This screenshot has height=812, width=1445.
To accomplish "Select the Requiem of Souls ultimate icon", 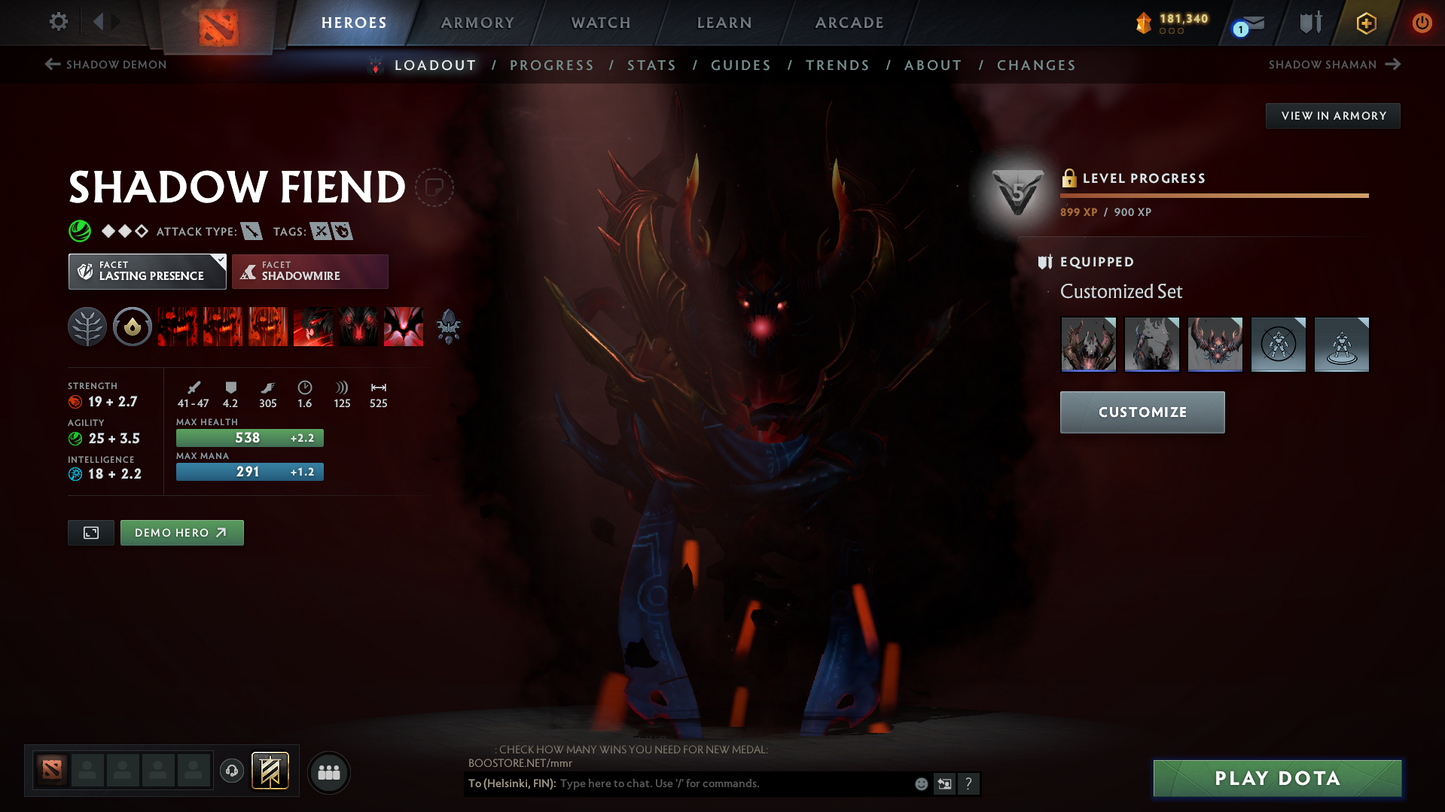I will tap(403, 326).
